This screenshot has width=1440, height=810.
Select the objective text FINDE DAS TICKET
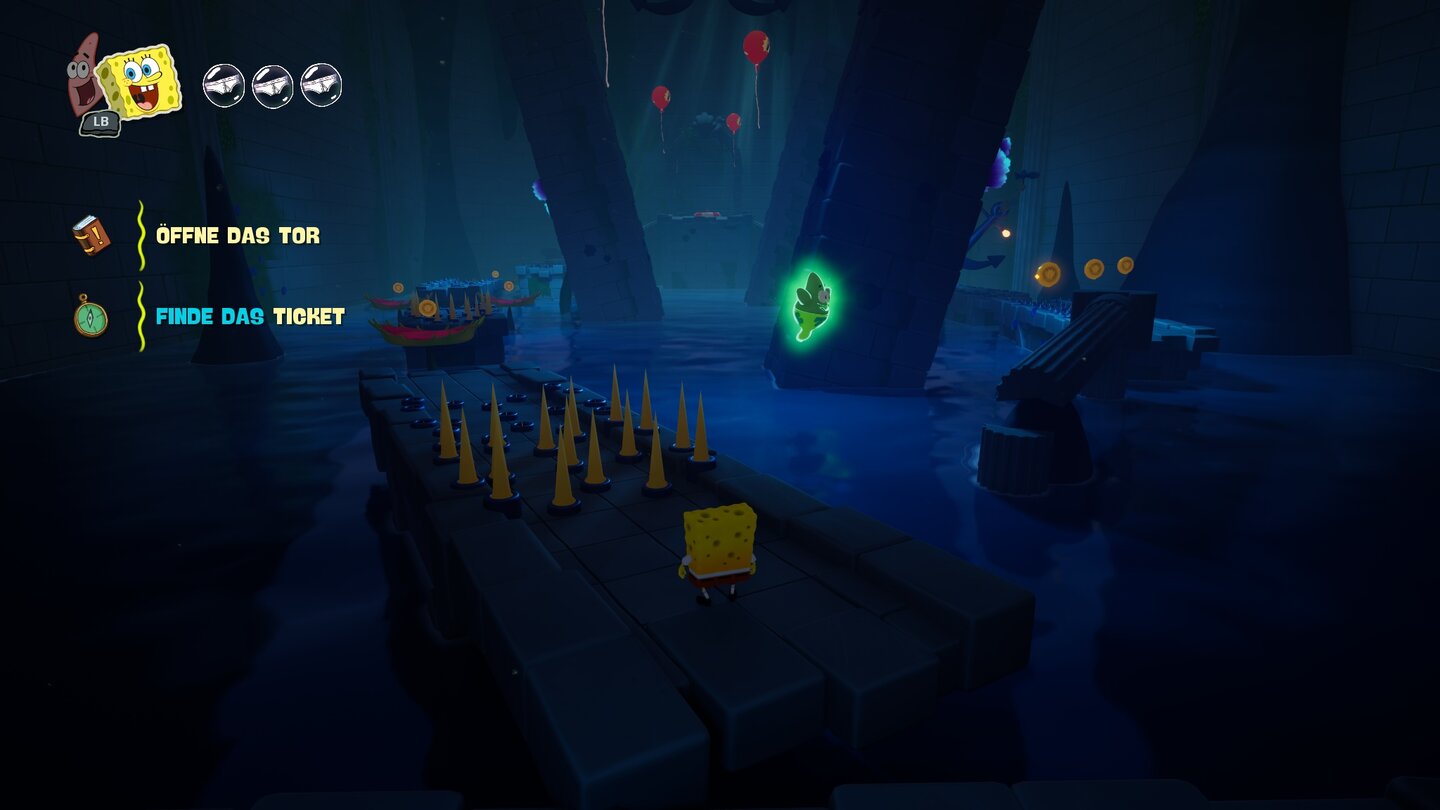click(x=249, y=317)
